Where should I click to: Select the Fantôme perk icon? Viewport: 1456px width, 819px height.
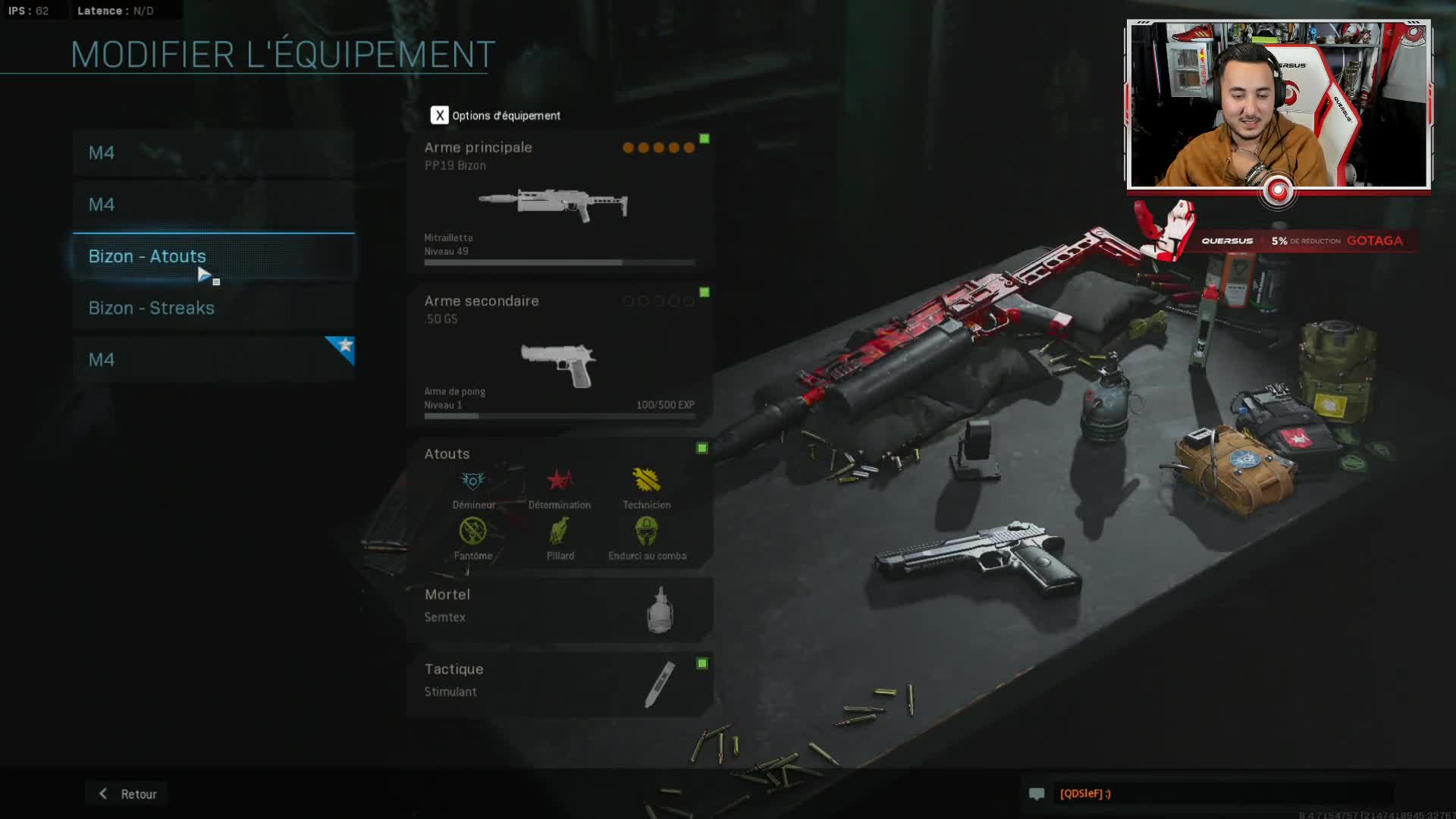[473, 532]
